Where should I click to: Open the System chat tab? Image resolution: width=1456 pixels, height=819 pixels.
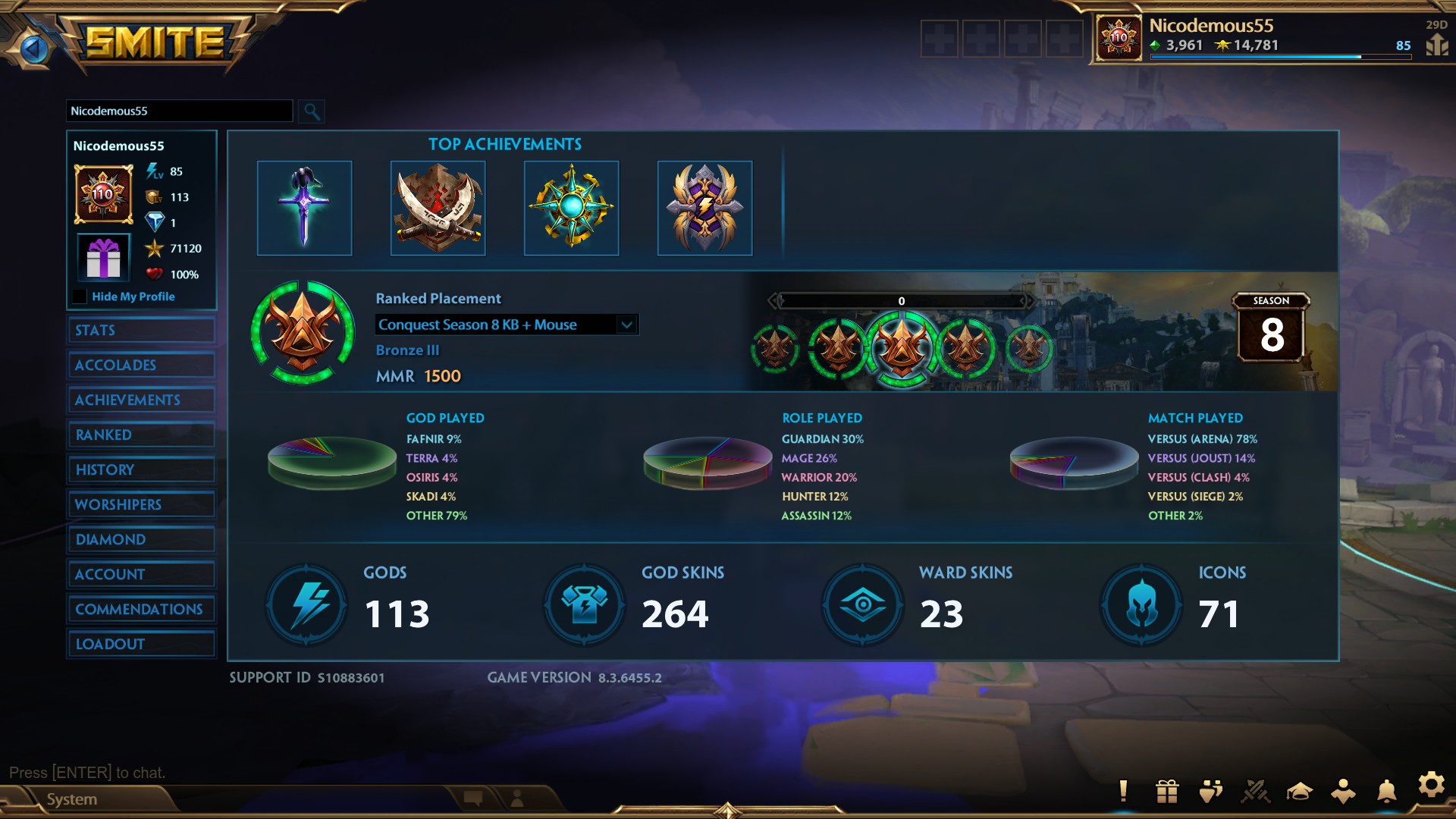click(x=72, y=799)
